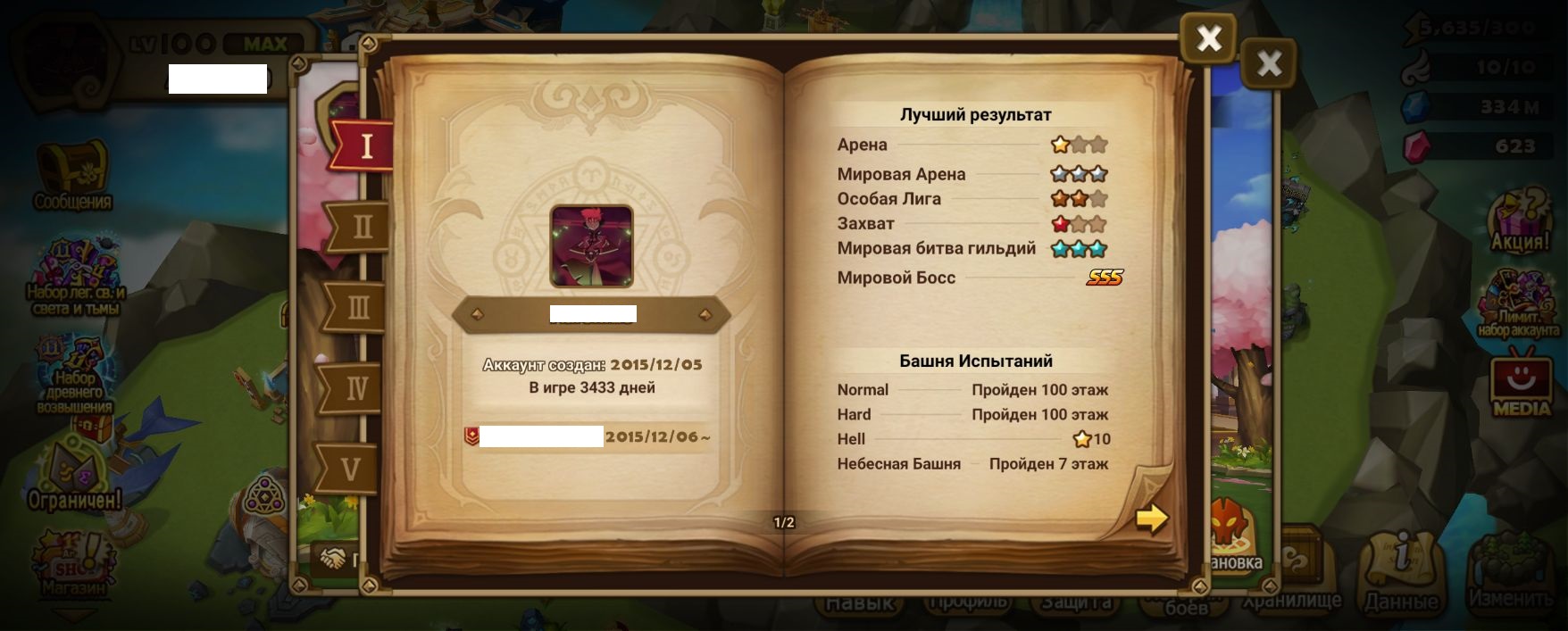Go to bookmark tab V
Image resolution: width=1568 pixels, height=631 pixels.
click(x=350, y=469)
